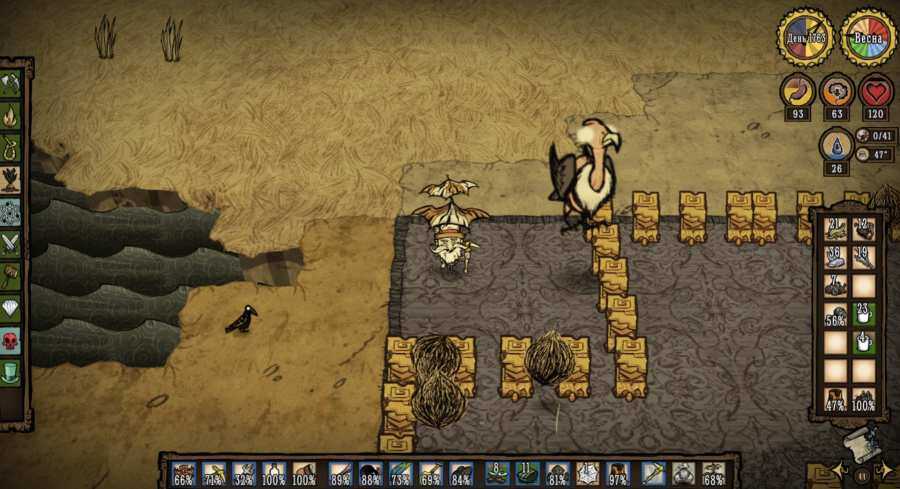Viewport: 900px width, 489px height.
Task: Open the Survival tab with rope noose icon
Action: [12, 148]
